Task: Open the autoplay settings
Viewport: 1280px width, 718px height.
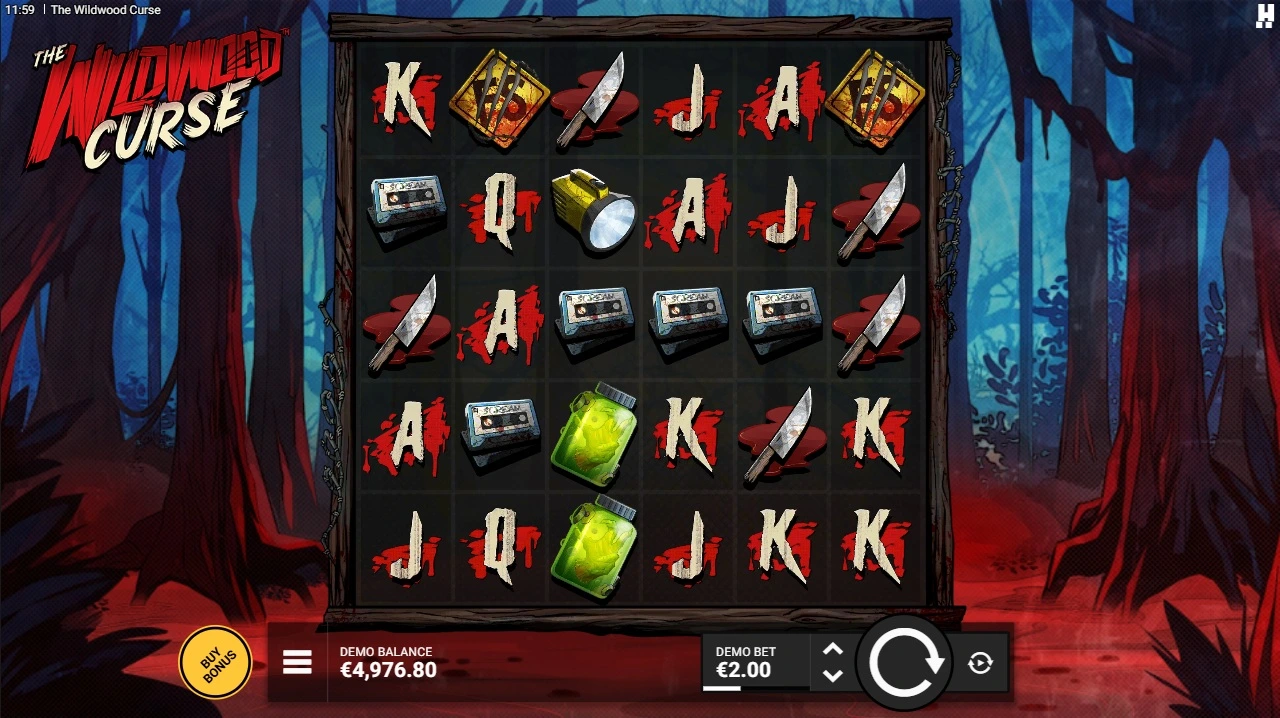Action: (980, 662)
